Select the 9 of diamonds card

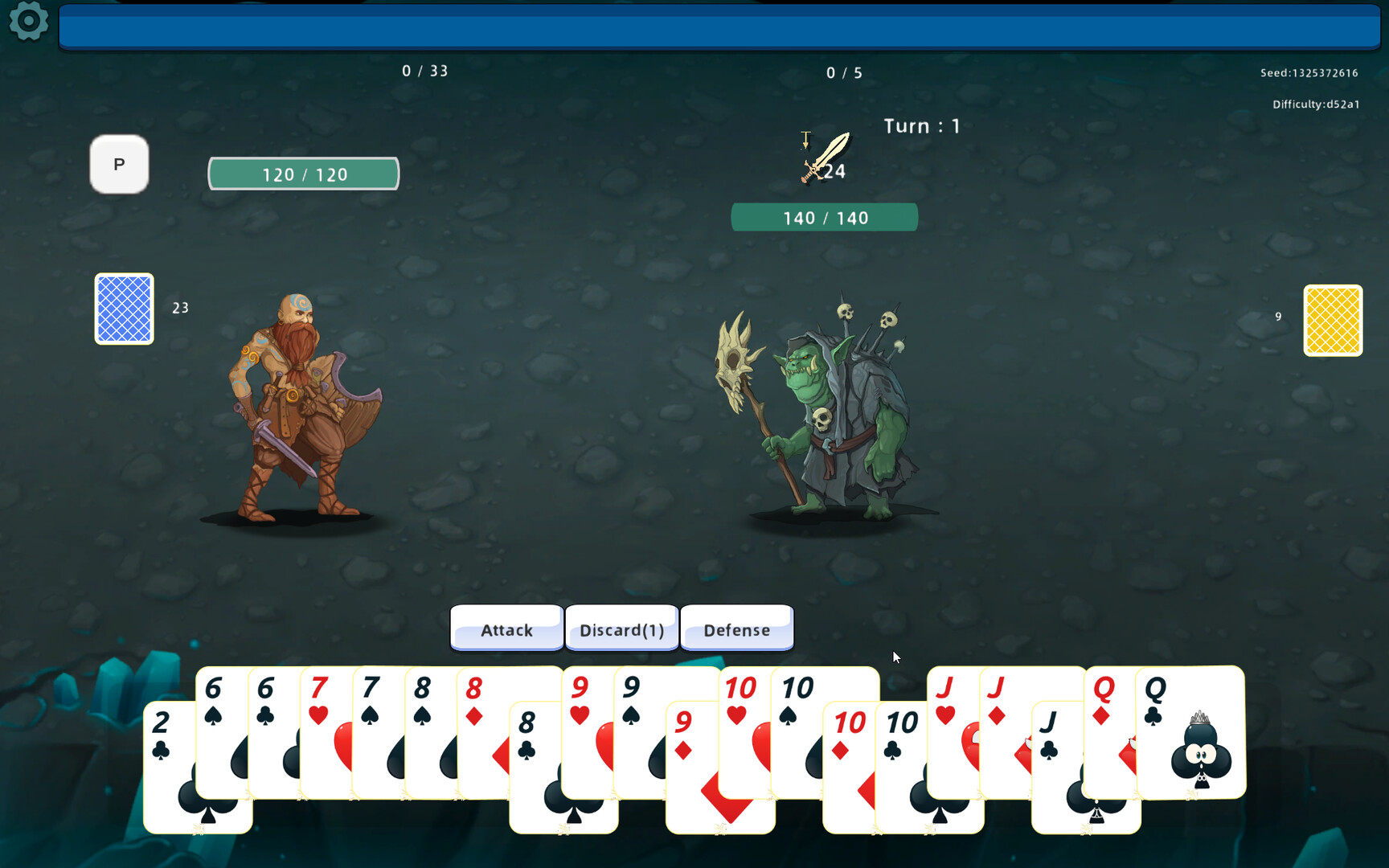tap(691, 772)
